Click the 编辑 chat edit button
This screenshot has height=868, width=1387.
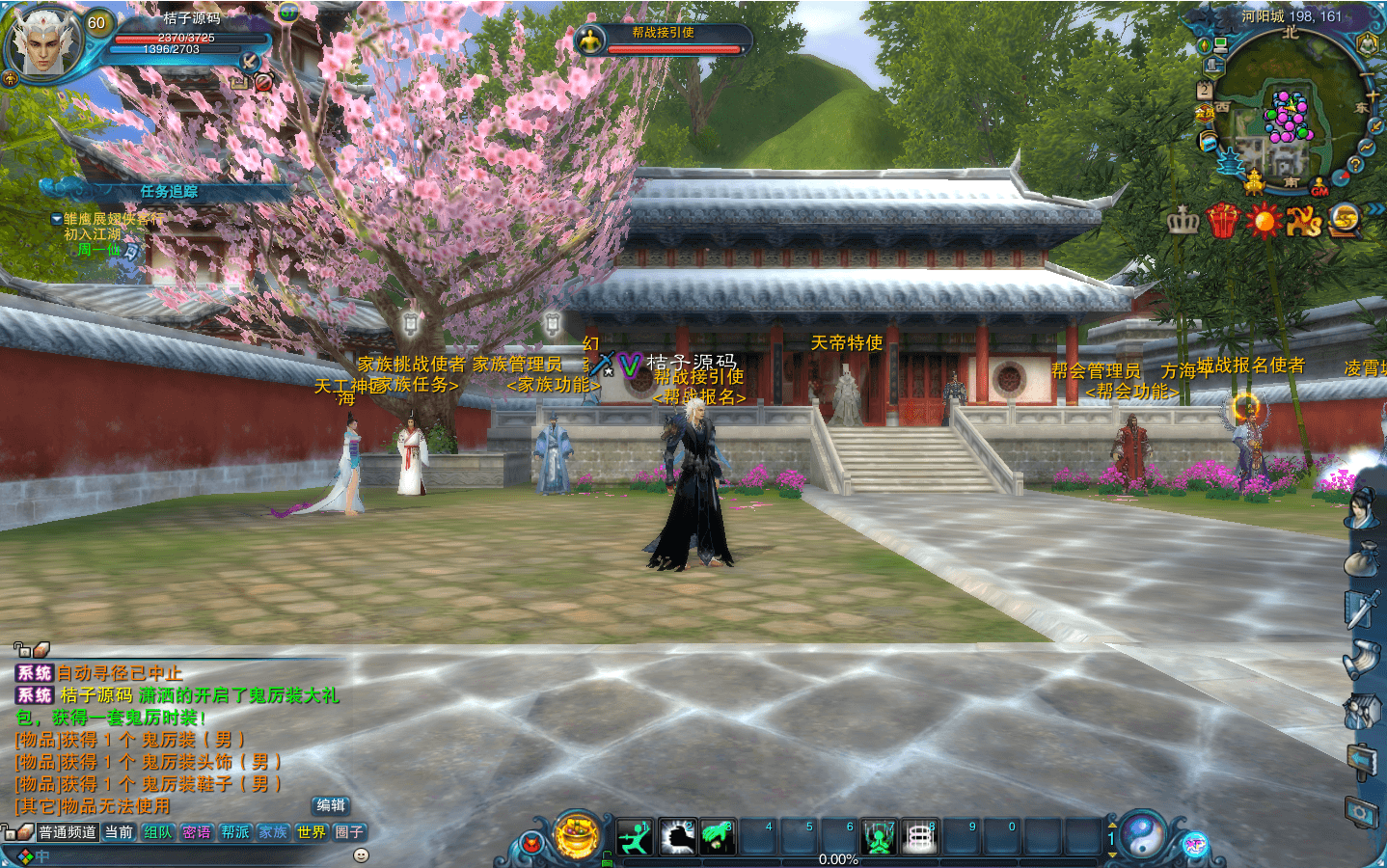point(331,805)
